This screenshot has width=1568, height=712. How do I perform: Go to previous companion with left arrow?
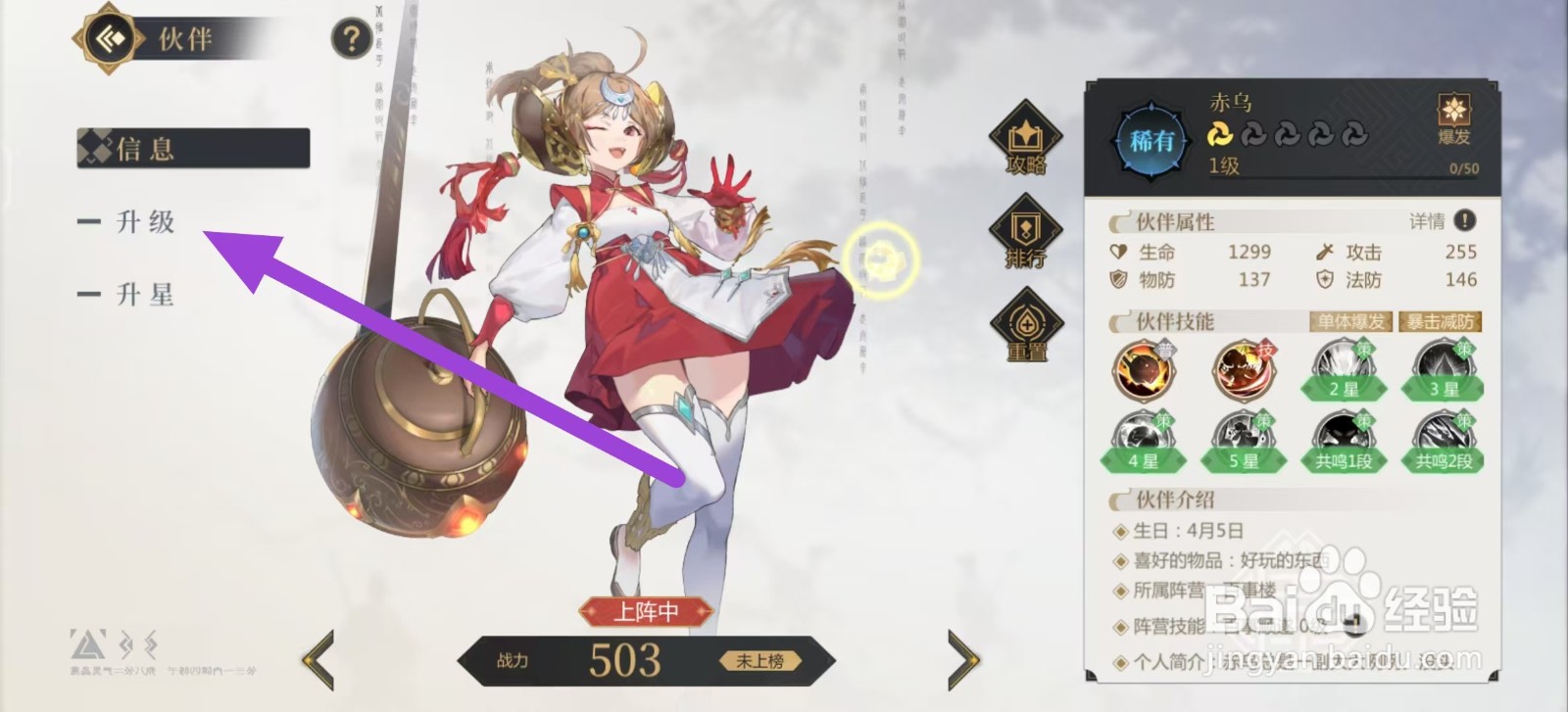click(x=319, y=660)
